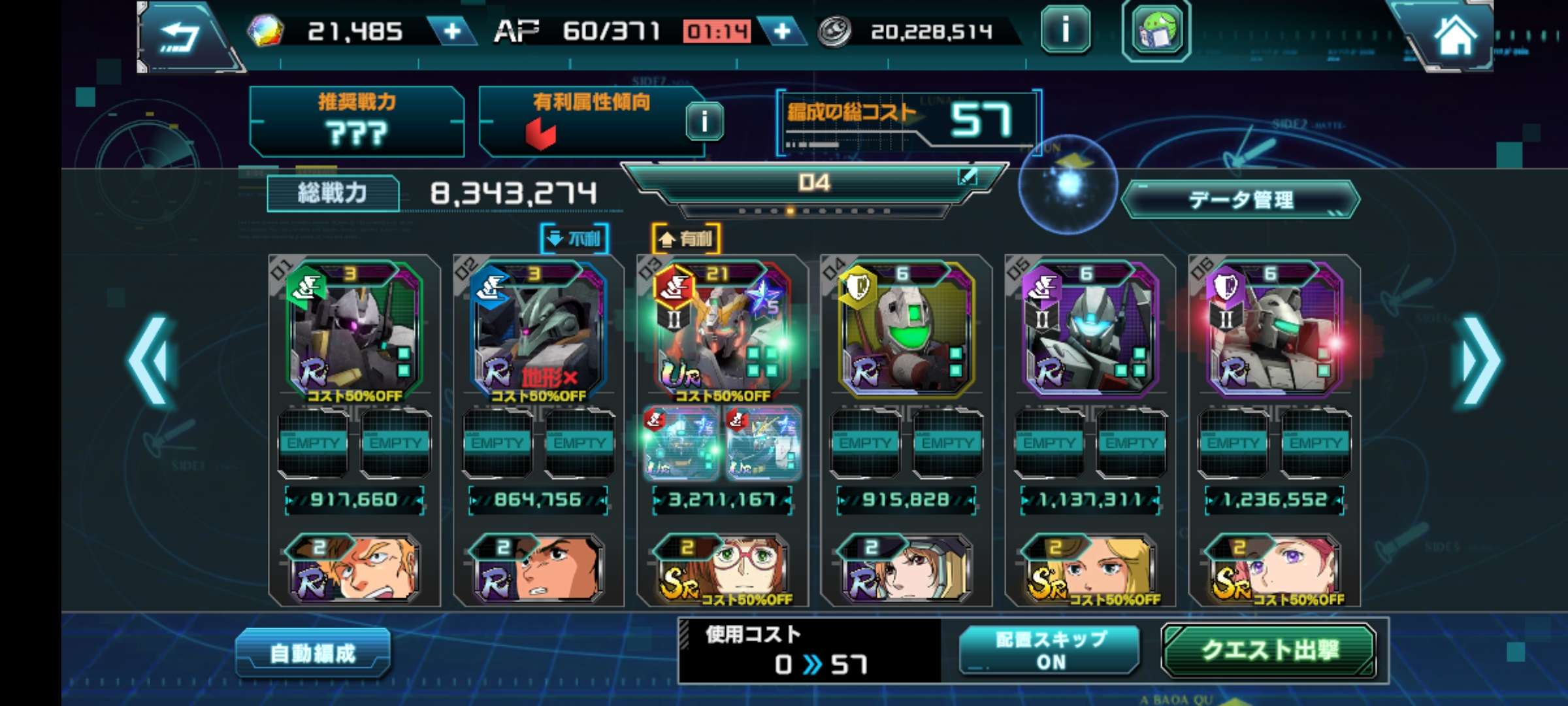Show info for 有利属性傾向
This screenshot has height=706, width=1568.
click(704, 122)
